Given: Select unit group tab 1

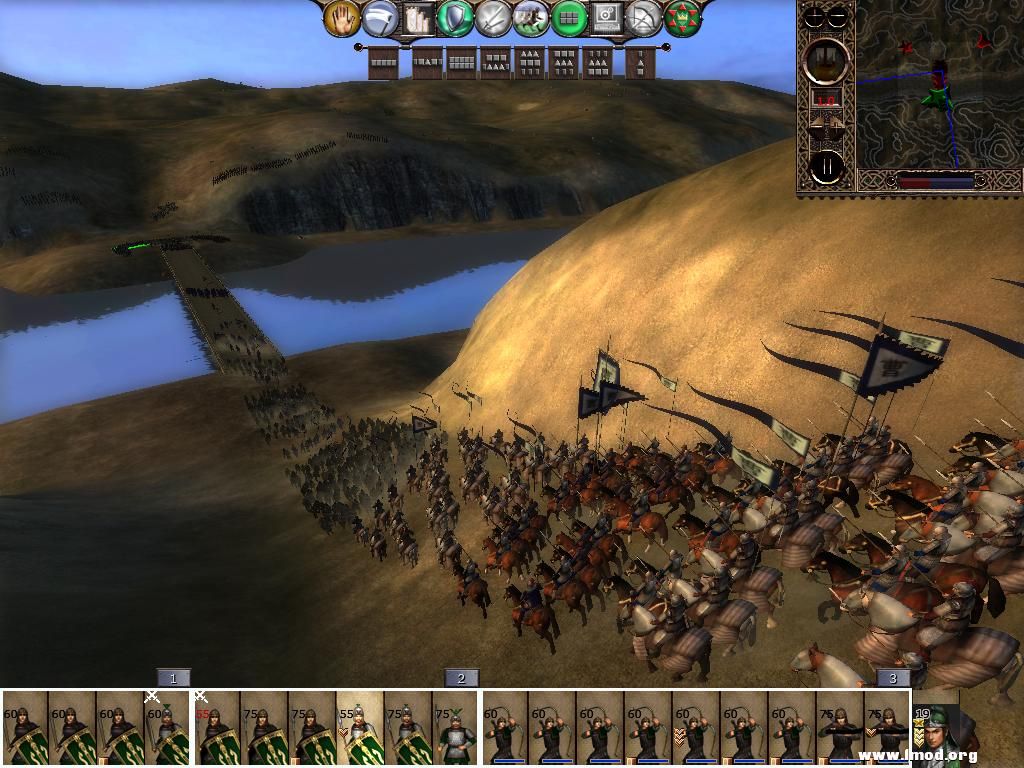Looking at the screenshot, I should (x=173, y=678).
